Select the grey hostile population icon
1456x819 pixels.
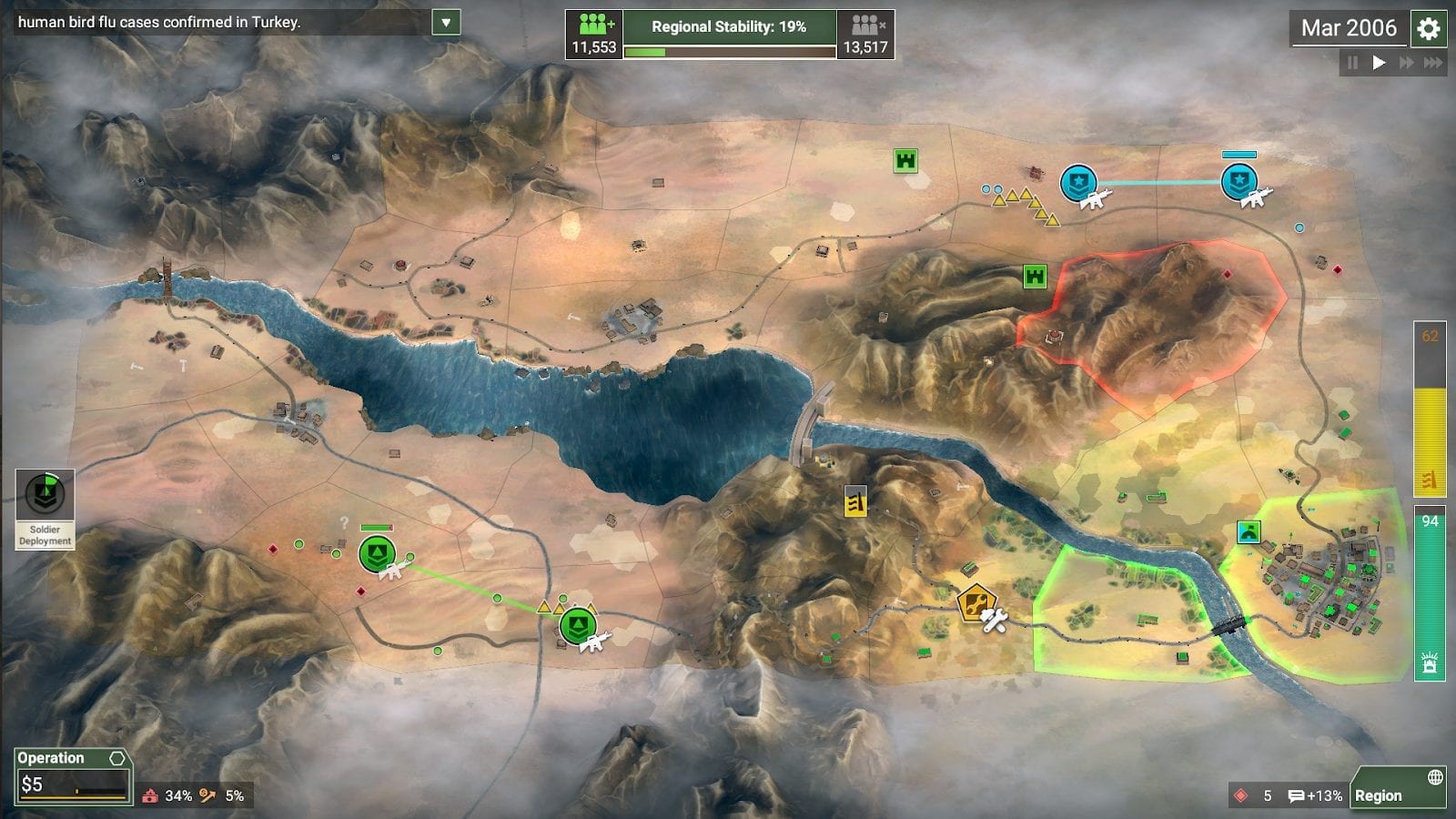click(x=864, y=35)
